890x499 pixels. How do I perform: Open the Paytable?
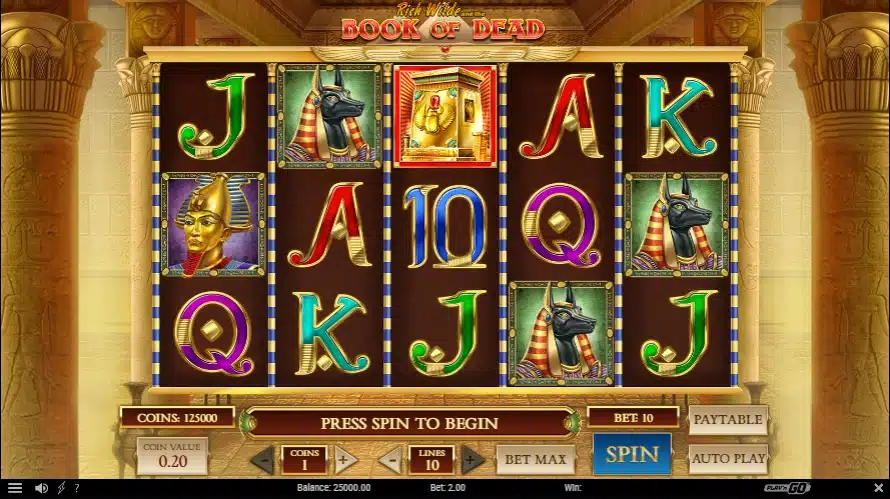click(x=728, y=420)
